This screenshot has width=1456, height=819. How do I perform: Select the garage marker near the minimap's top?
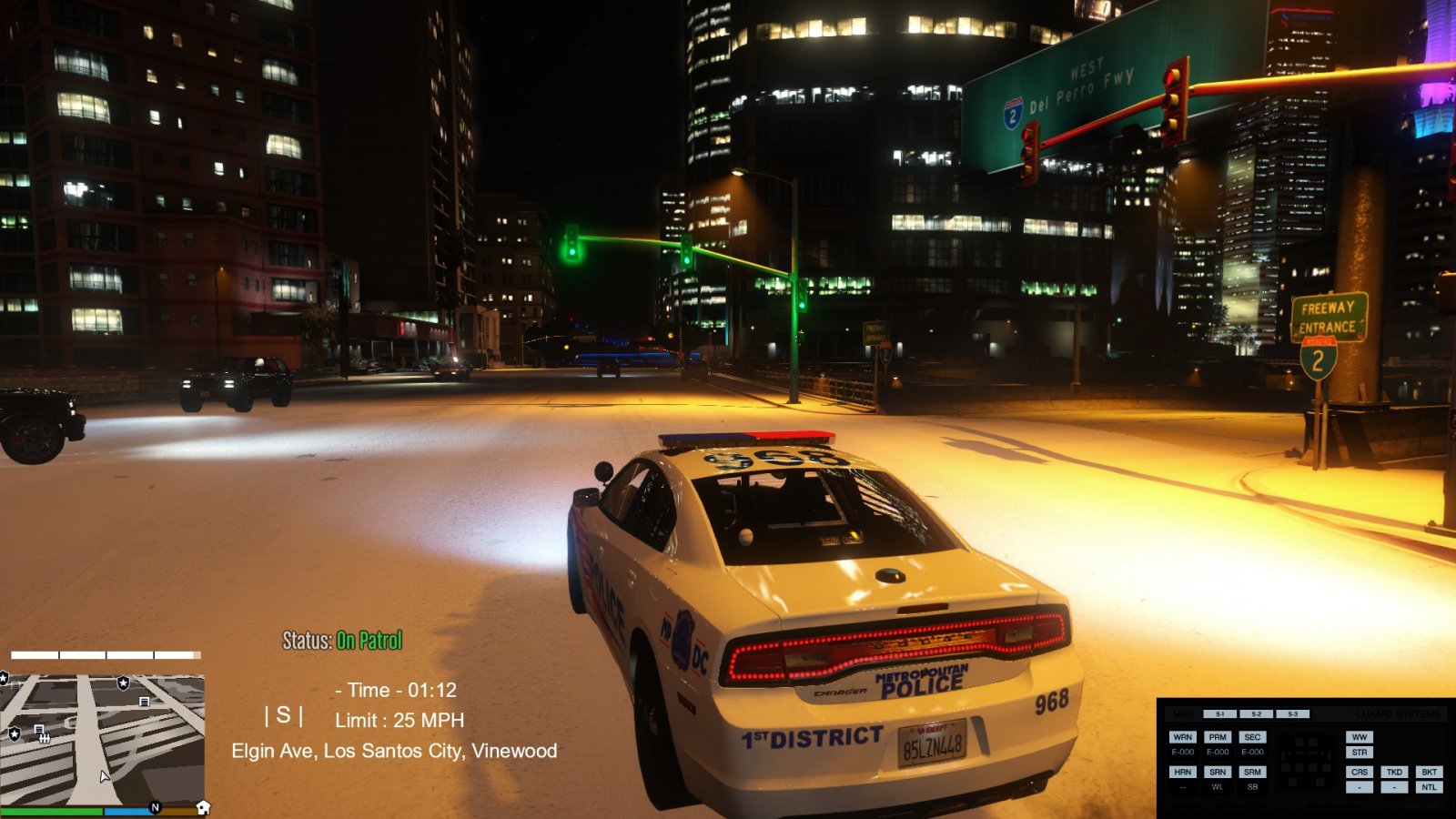[x=144, y=702]
